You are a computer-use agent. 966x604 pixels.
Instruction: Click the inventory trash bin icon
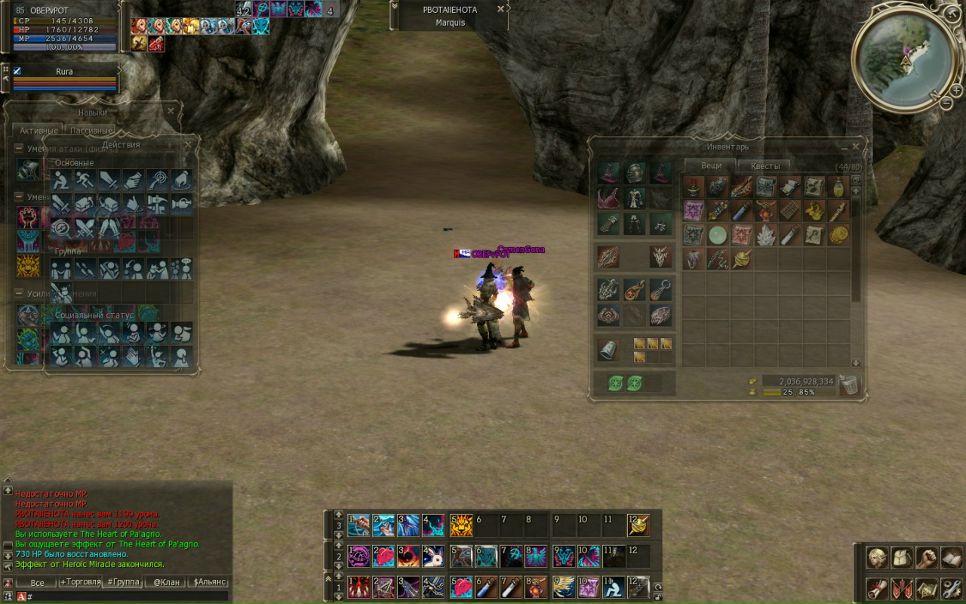[848, 384]
